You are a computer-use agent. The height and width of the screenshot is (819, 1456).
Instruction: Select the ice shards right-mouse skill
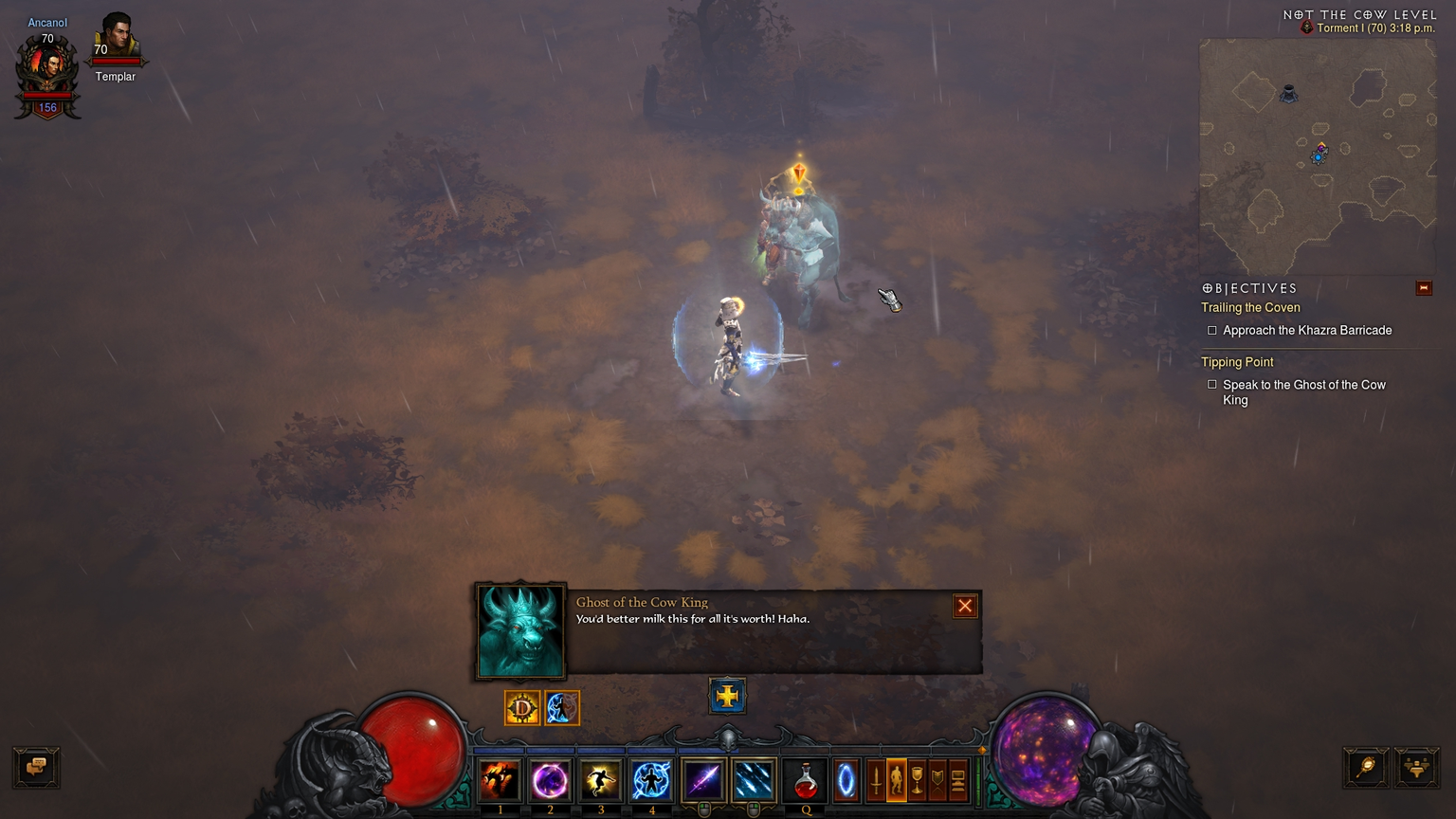click(x=754, y=780)
